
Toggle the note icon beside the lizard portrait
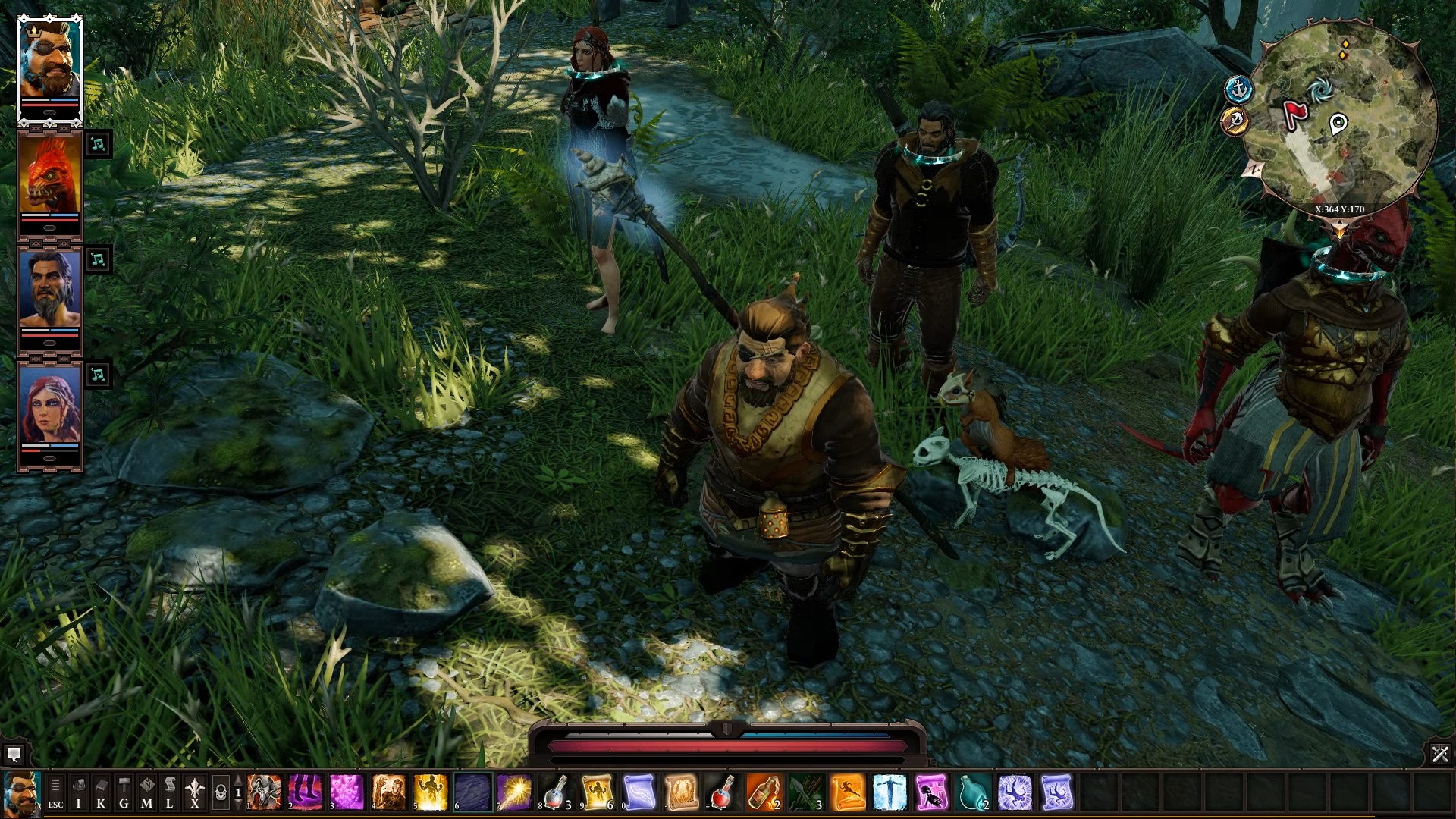(99, 144)
